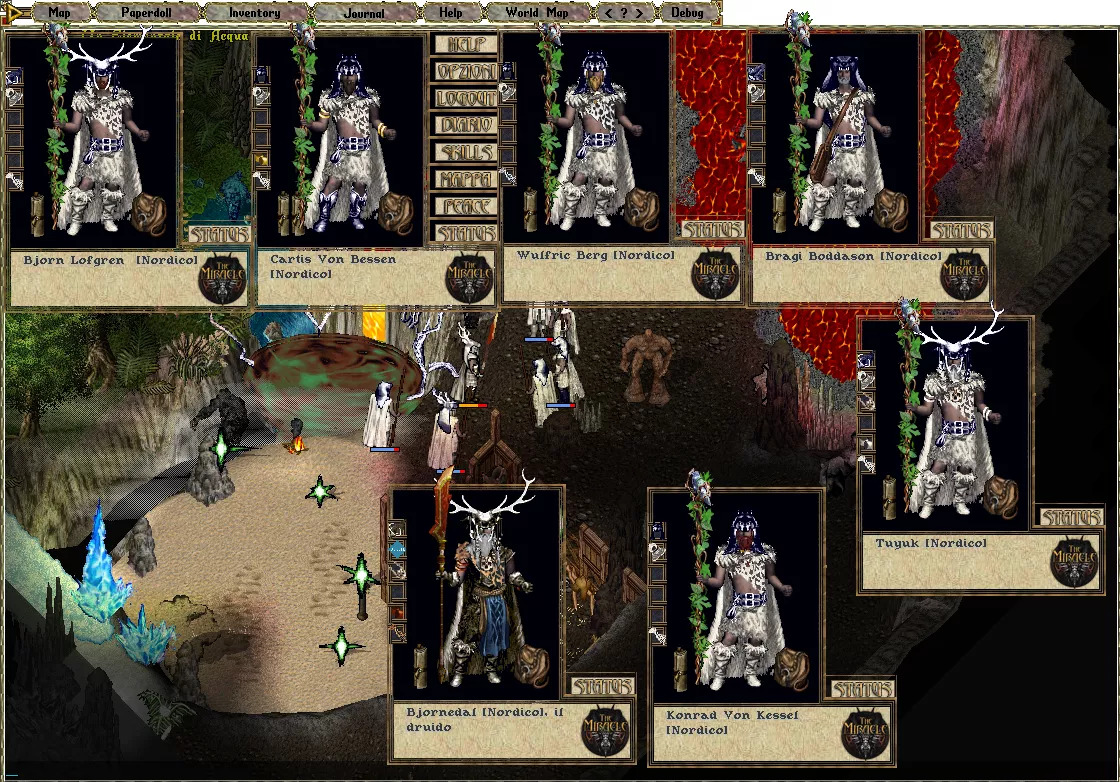
Task: Show the Journal from the top bar
Action: click(364, 13)
